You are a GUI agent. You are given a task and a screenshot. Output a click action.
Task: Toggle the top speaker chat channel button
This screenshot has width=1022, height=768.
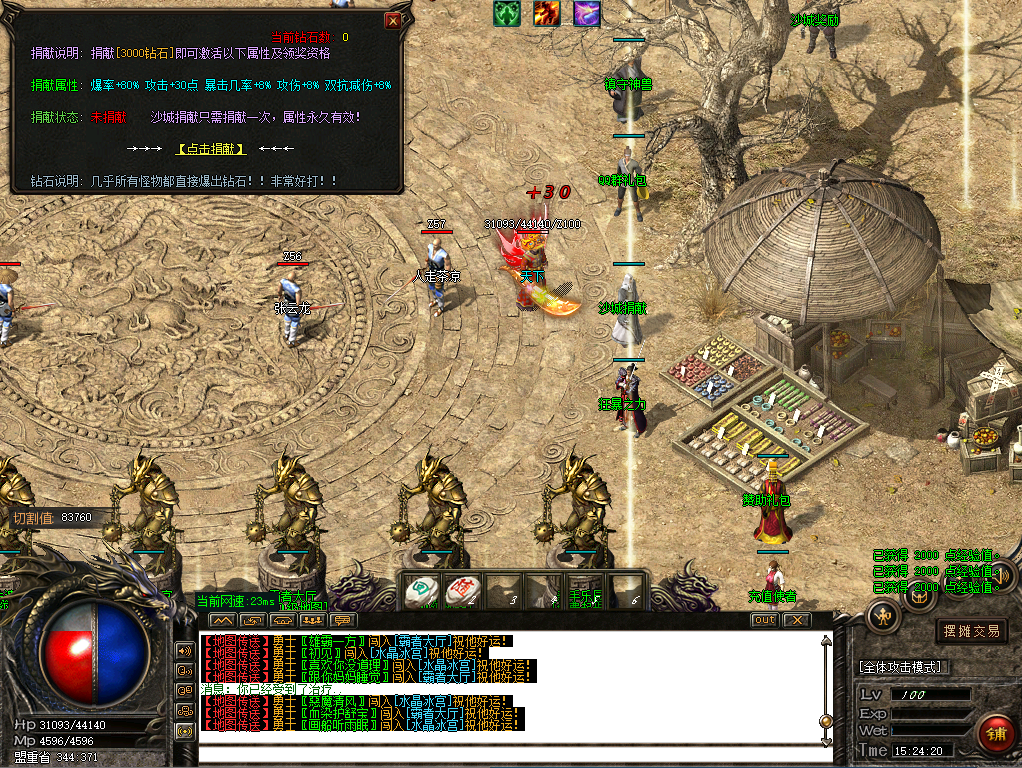[184, 649]
